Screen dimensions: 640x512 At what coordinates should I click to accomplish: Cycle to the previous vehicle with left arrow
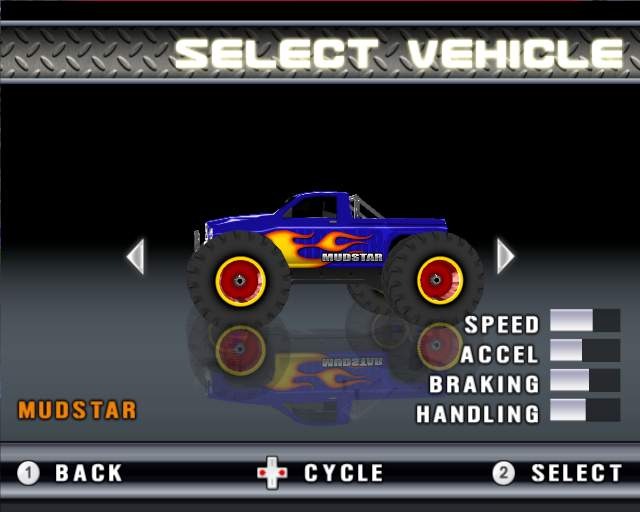pos(136,256)
